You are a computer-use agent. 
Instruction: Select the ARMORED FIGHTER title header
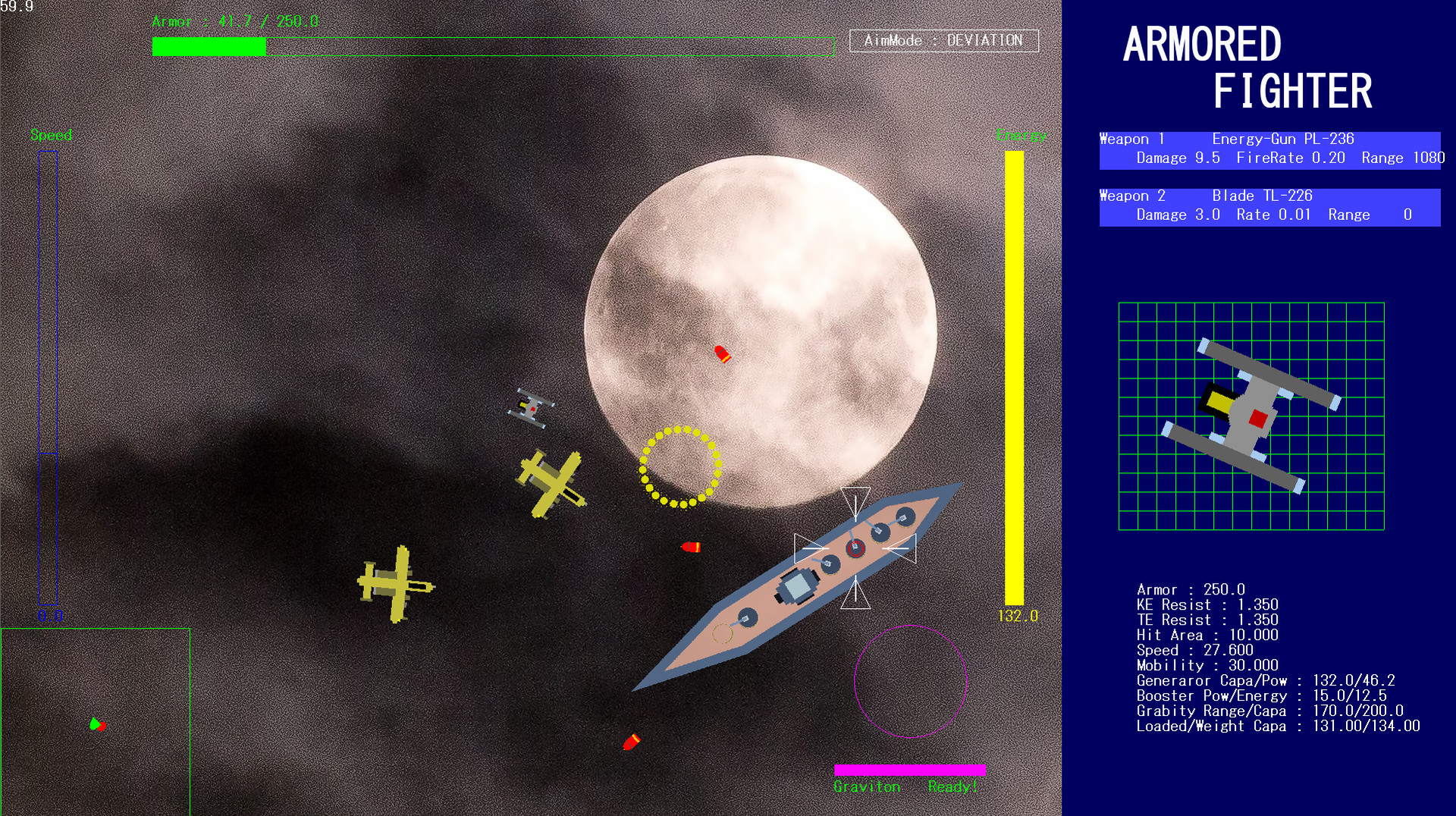click(x=1247, y=68)
